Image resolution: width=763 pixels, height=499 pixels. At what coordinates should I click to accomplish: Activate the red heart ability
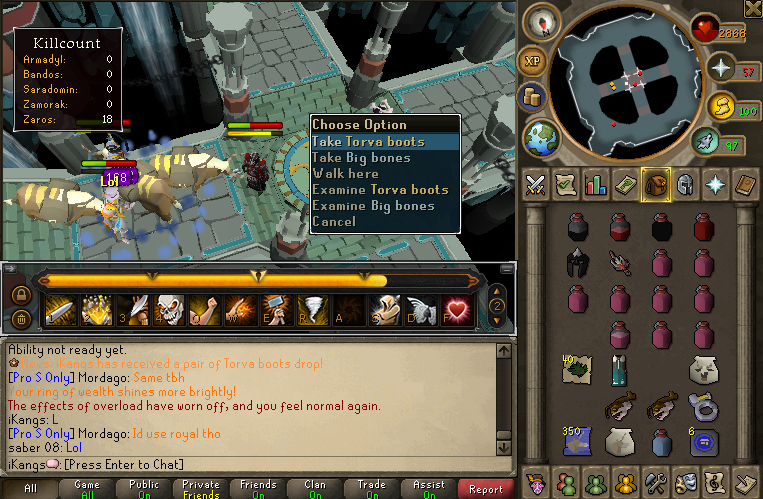click(x=457, y=310)
